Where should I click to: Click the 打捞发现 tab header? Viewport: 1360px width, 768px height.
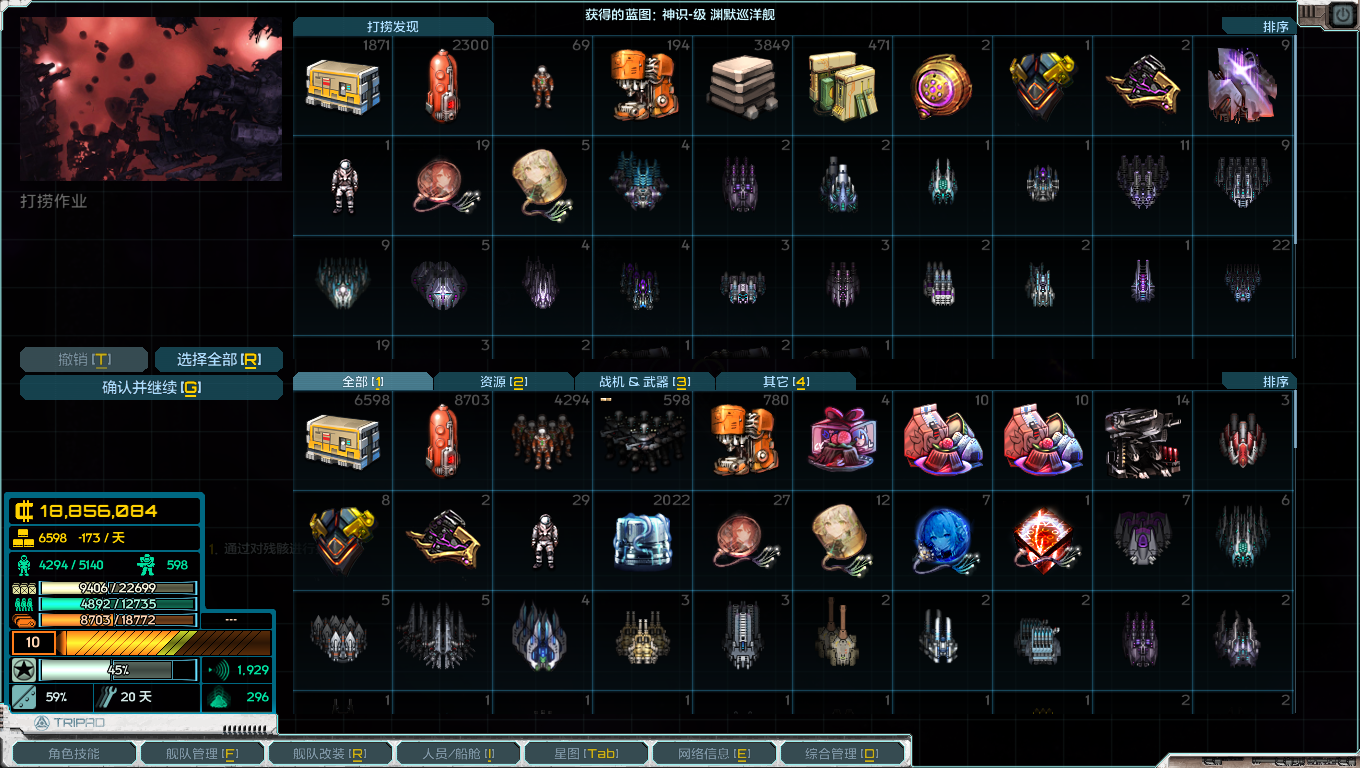point(391,27)
